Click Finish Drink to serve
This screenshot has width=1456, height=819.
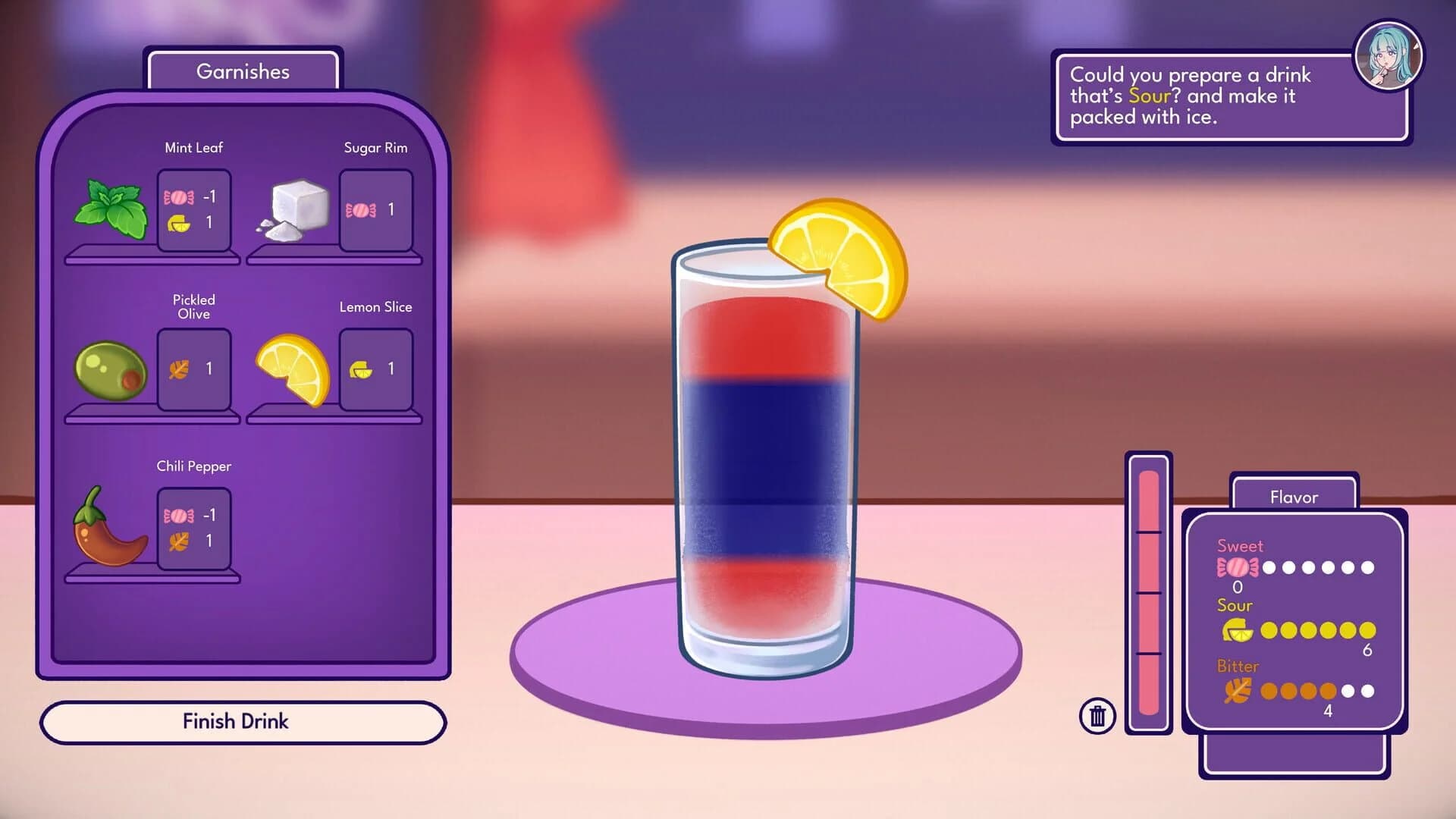tap(235, 721)
